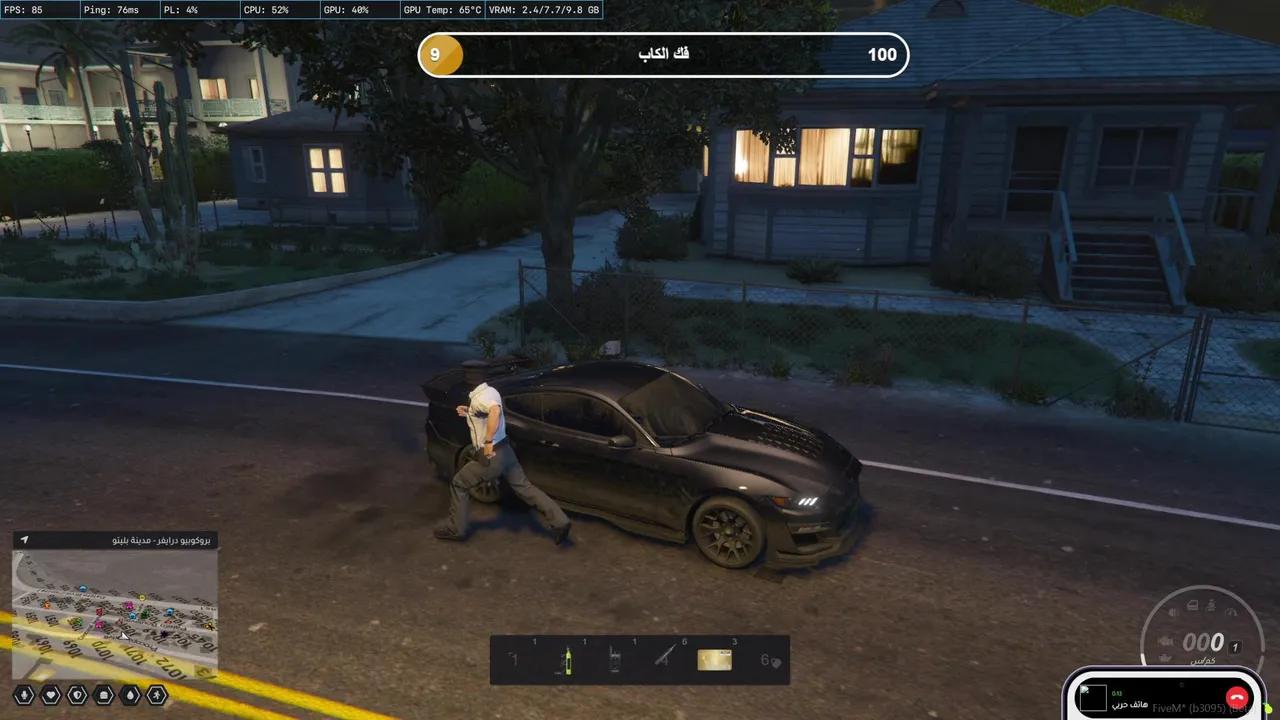Viewport: 1280px width, 720px height.
Task: Choose the rifle weapon hotbar slot
Action: 665,658
